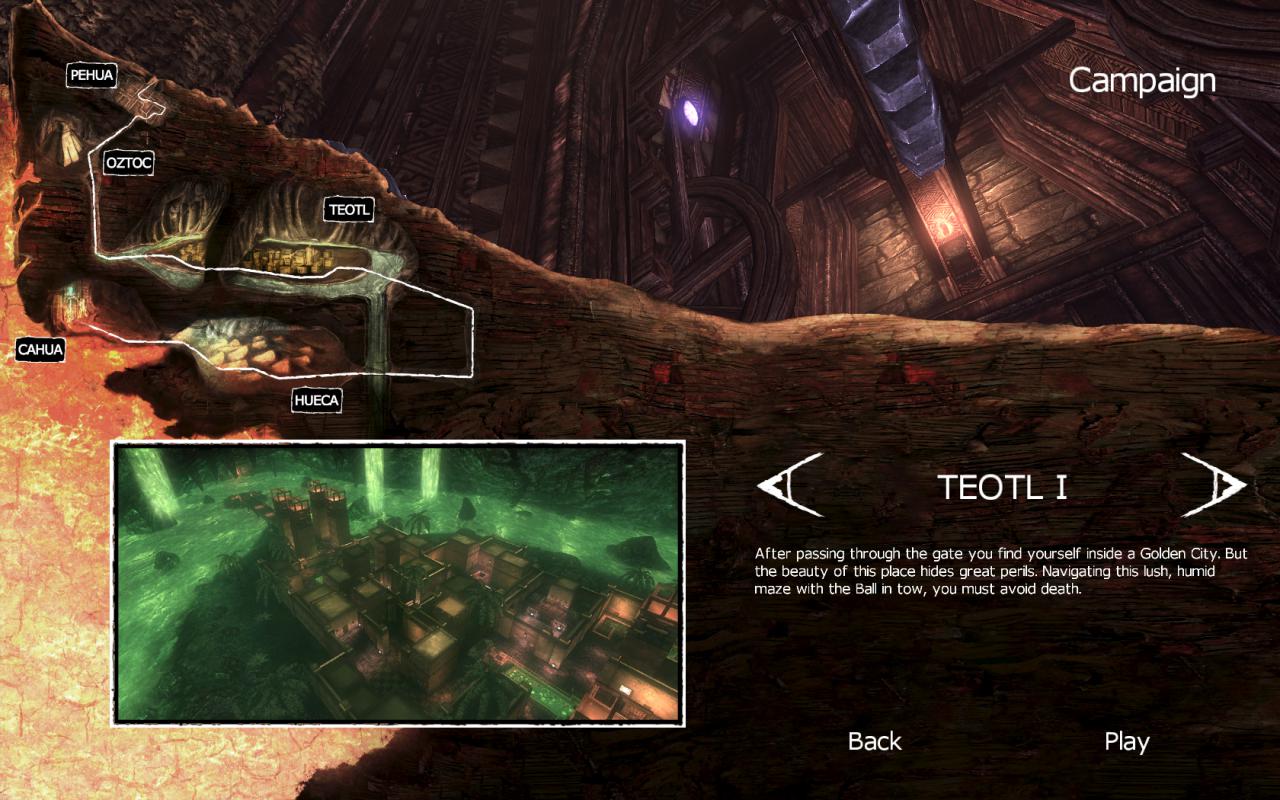Click the TEOTL I level preview image

click(398, 583)
